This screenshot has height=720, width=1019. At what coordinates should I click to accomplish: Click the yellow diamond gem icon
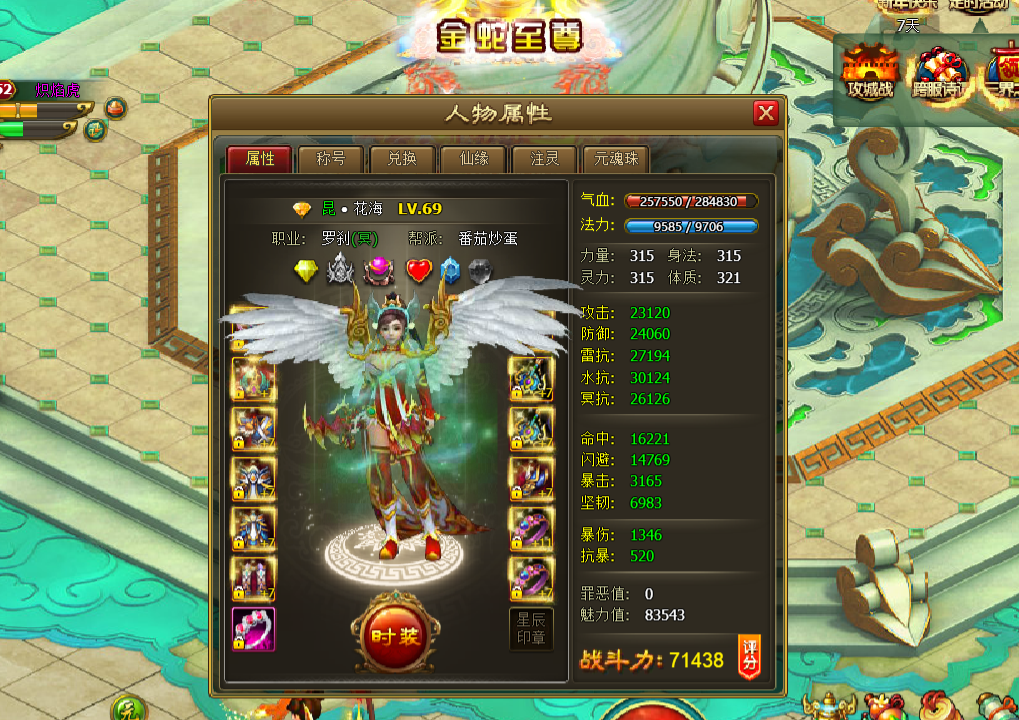pyautogui.click(x=305, y=272)
